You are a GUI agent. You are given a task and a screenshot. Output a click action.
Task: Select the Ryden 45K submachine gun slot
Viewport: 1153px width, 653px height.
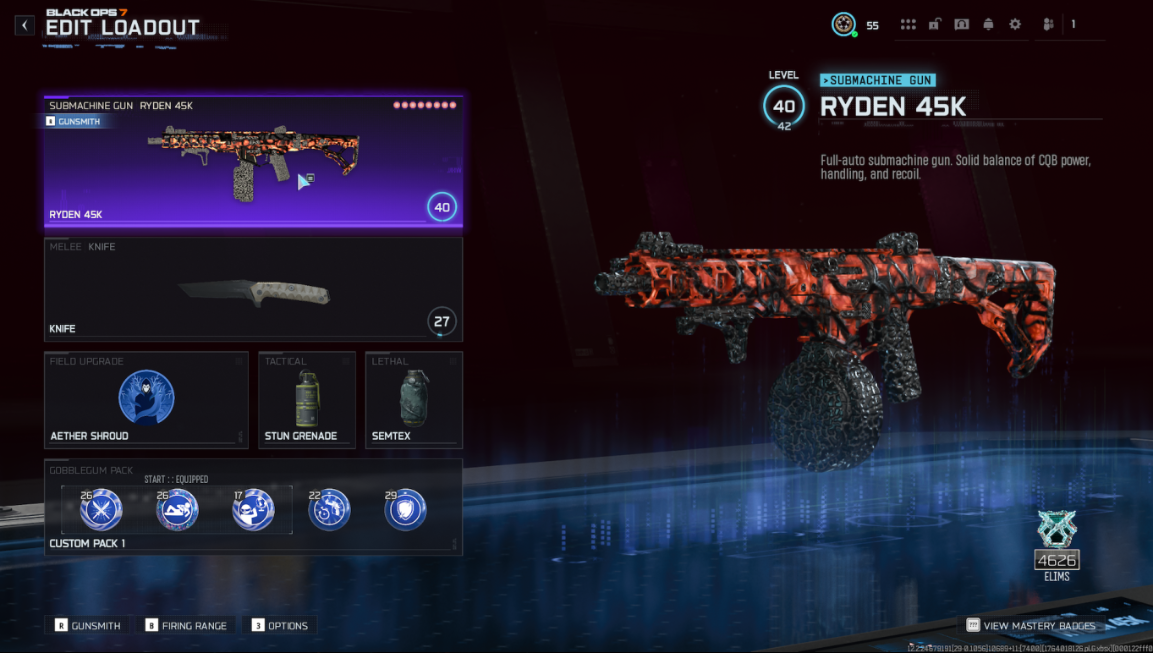click(x=253, y=164)
